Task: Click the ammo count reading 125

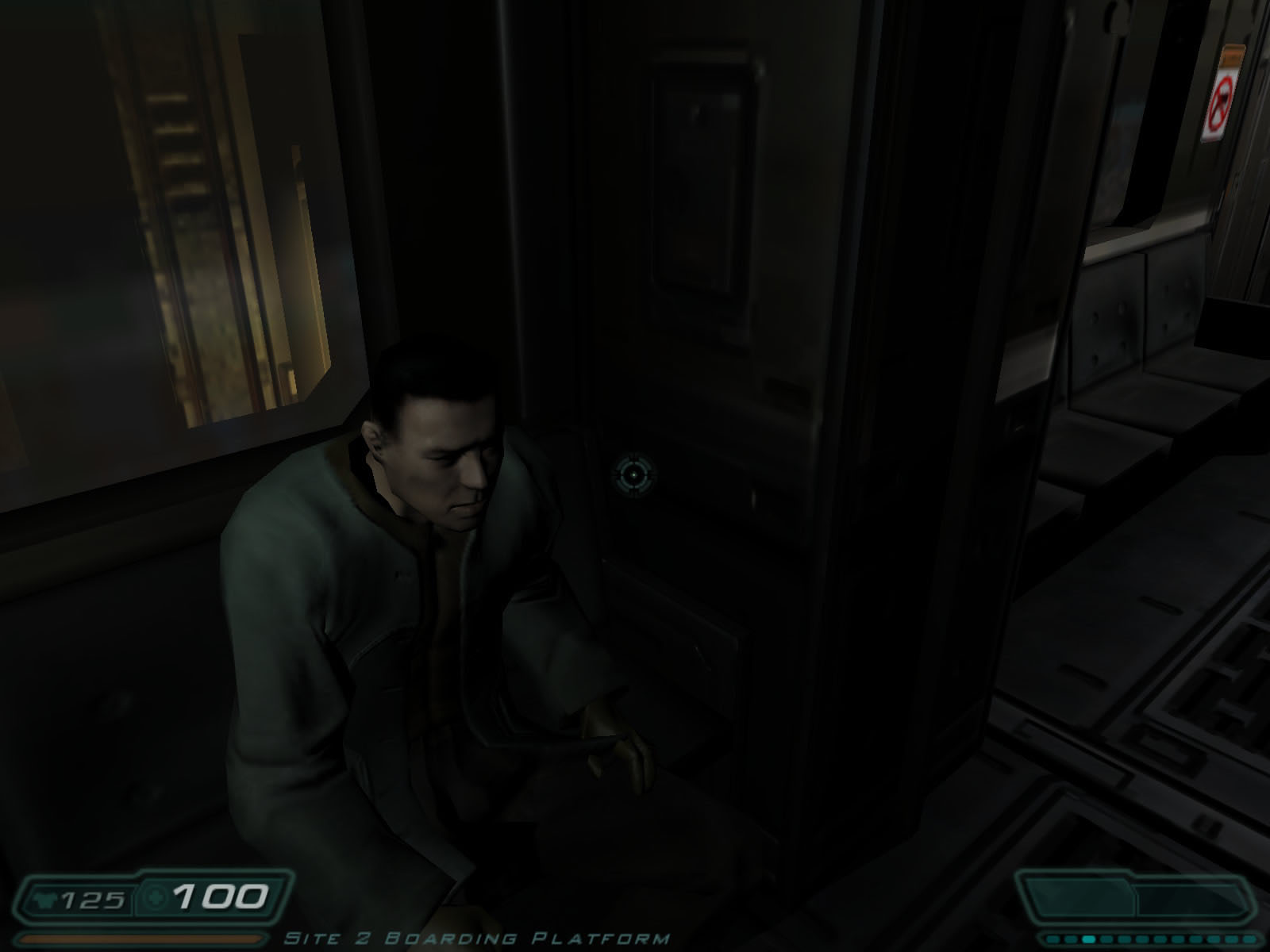Action: pos(94,898)
